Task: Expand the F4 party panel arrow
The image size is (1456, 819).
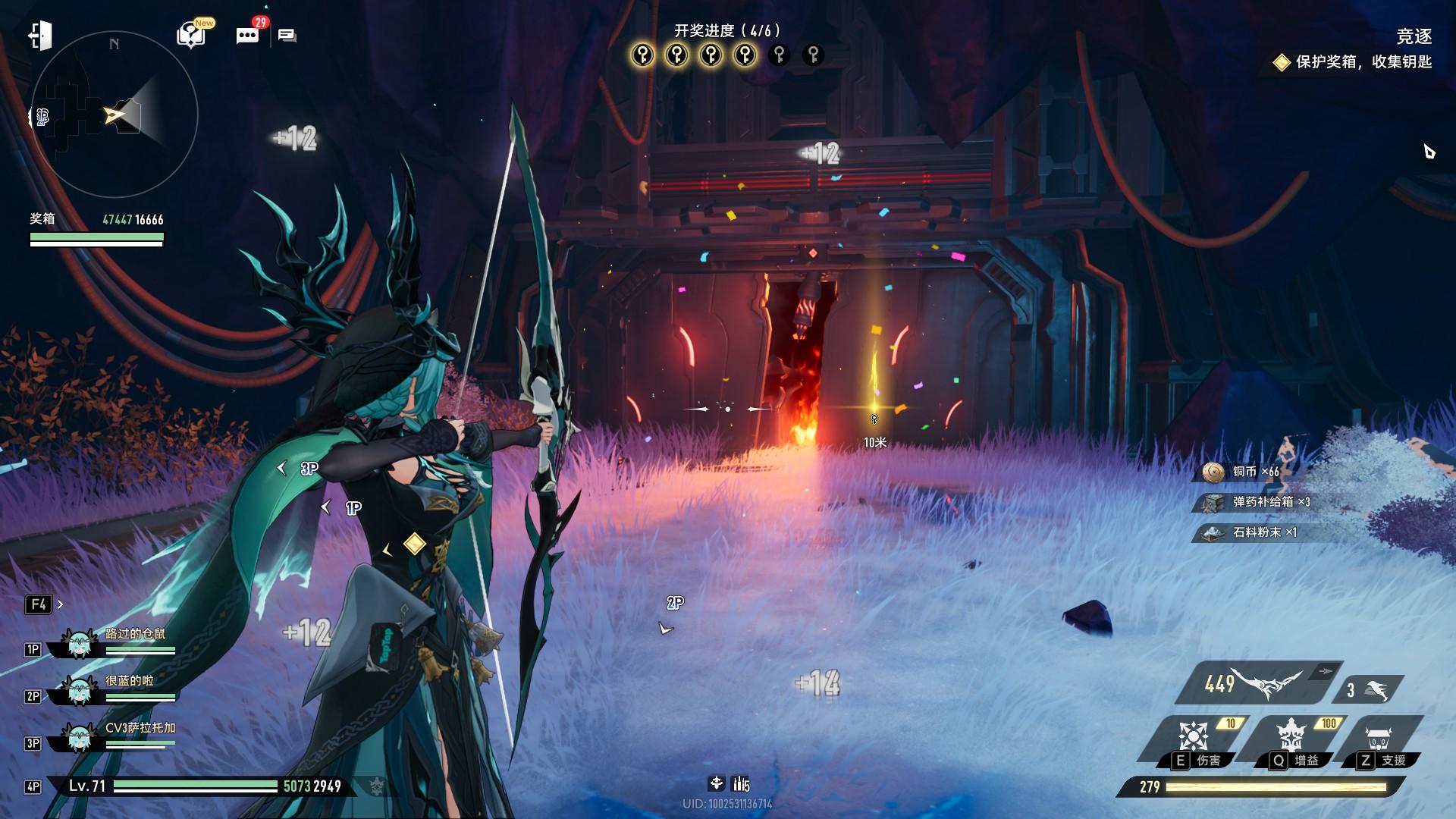Action: [x=61, y=604]
